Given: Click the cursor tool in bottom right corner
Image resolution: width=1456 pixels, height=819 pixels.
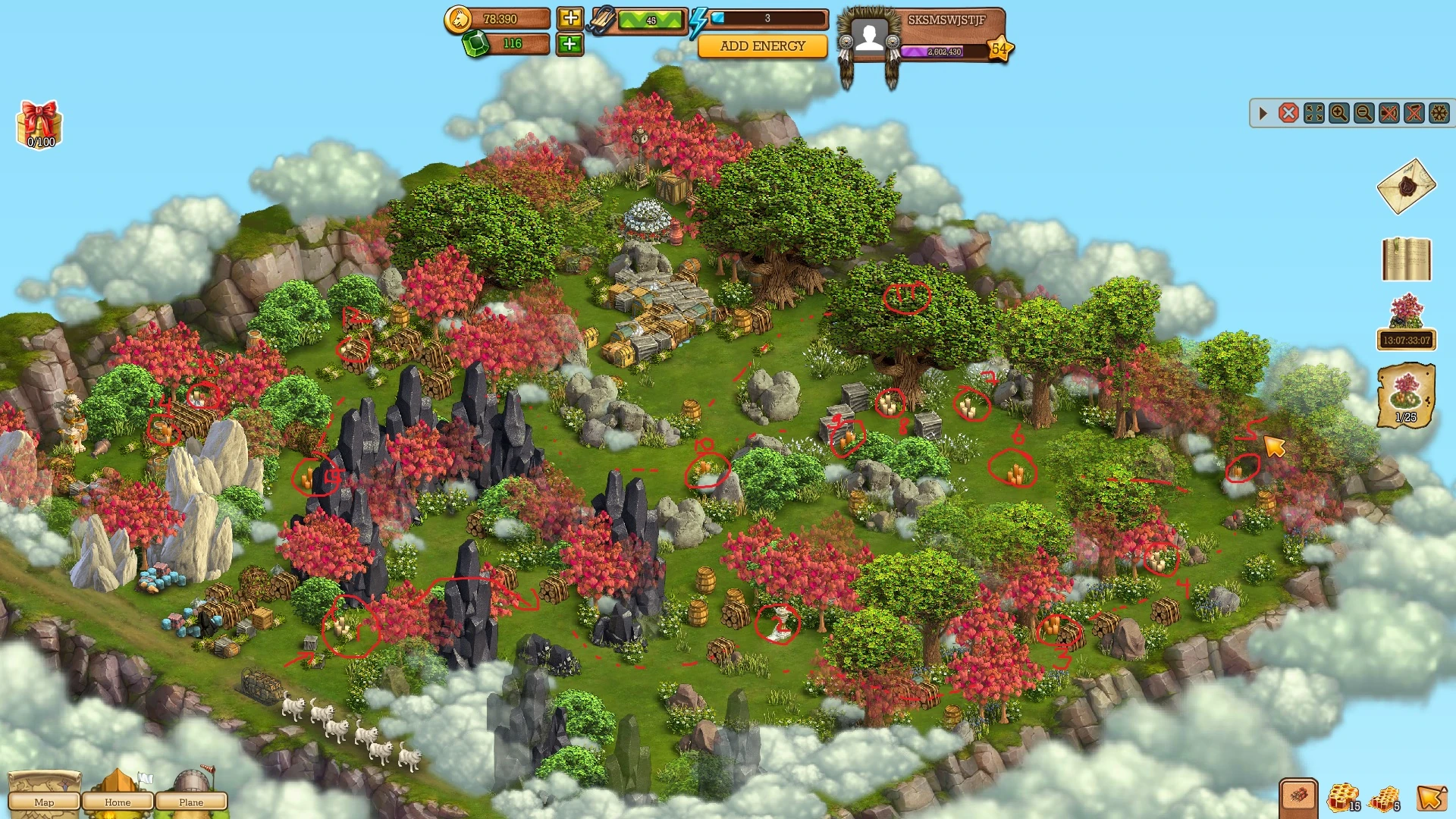Looking at the screenshot, I should coord(1432,798).
